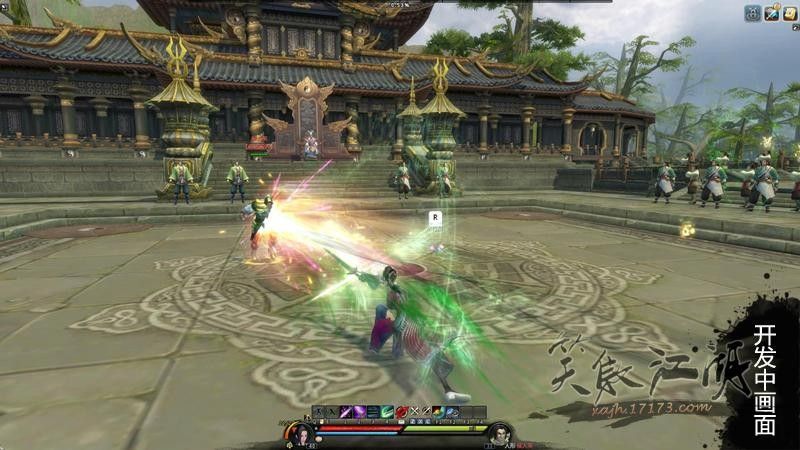Select the player character portrait
800x450 pixels.
[300, 433]
